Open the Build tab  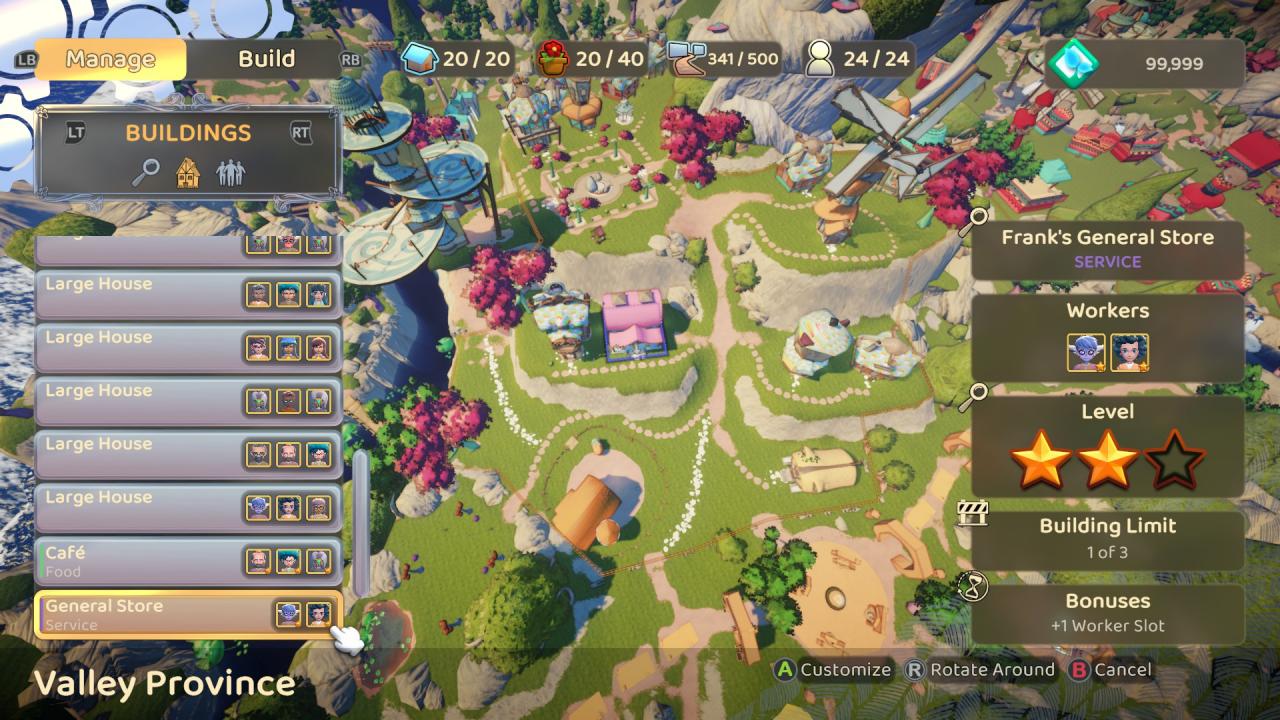point(266,59)
